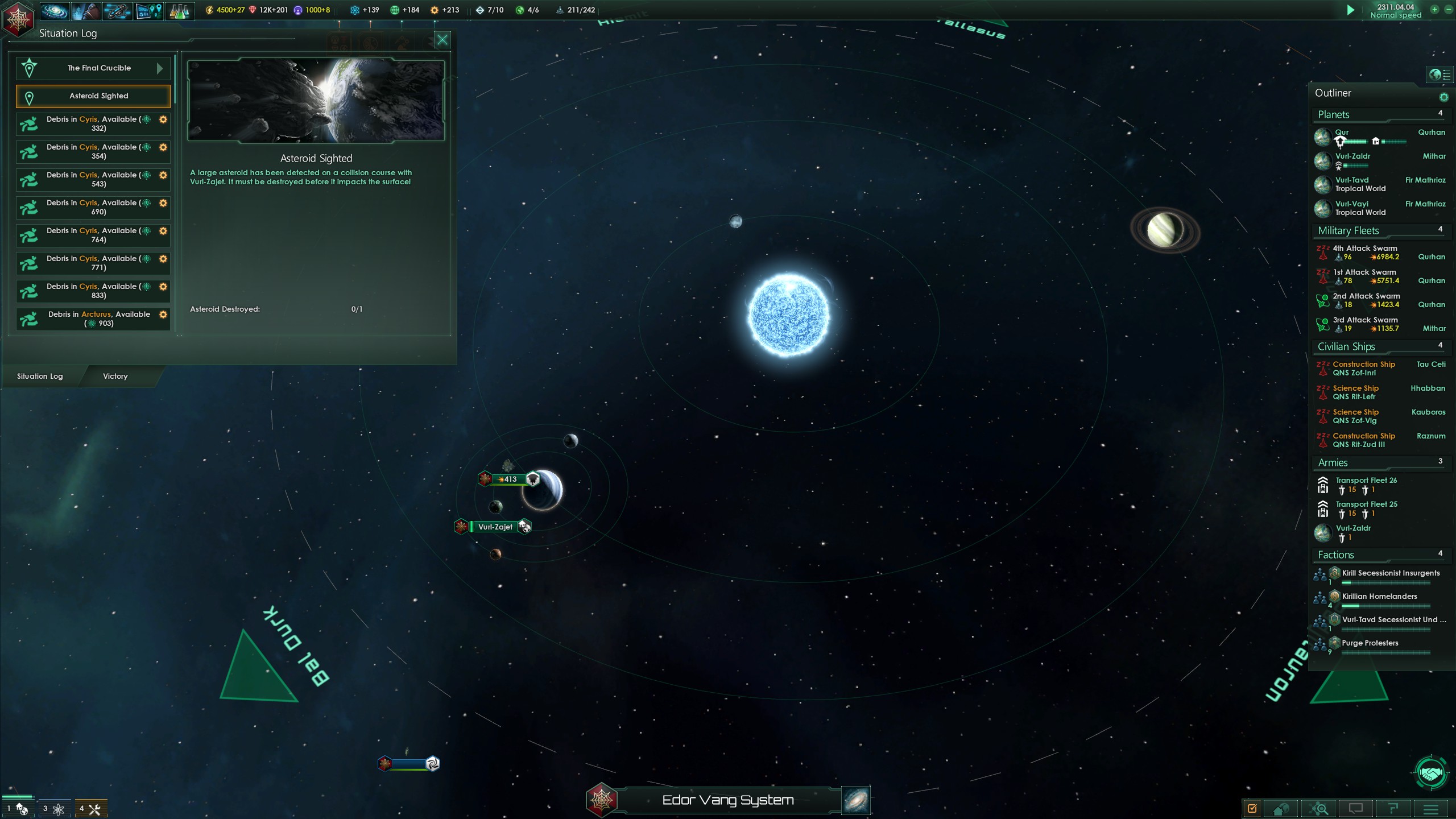The width and height of the screenshot is (1456, 819).
Task: Unpause the game with the play button
Action: pyautogui.click(x=1351, y=10)
